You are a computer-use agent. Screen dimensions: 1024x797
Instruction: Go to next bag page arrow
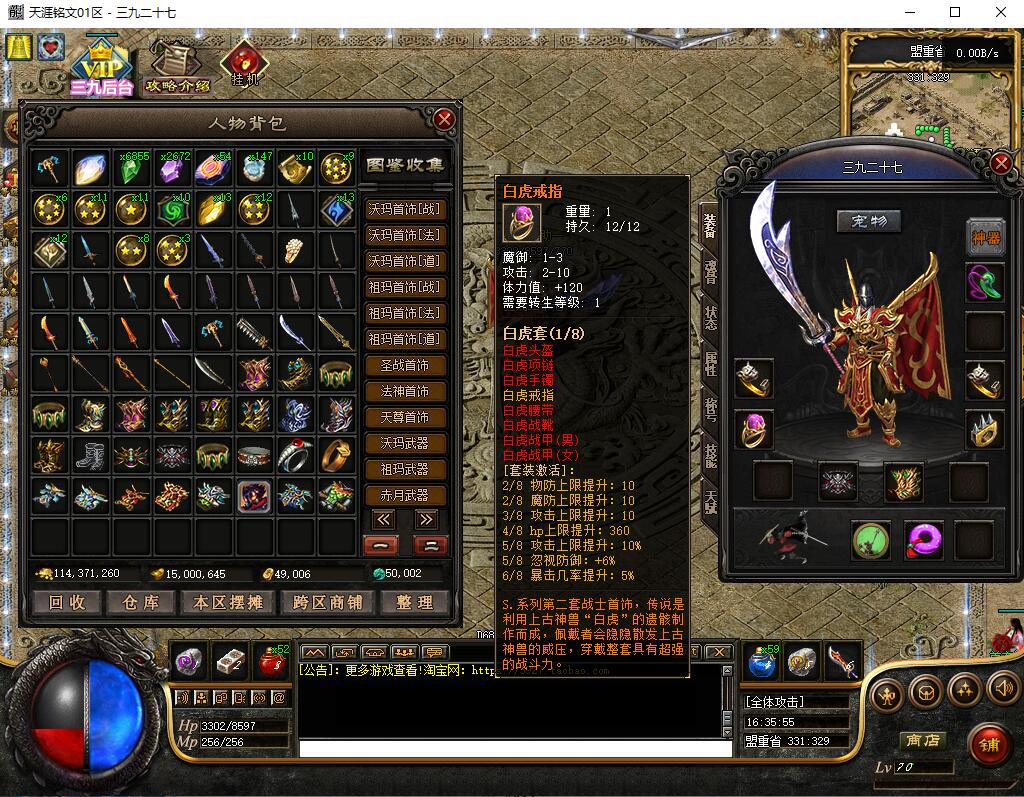click(x=427, y=519)
